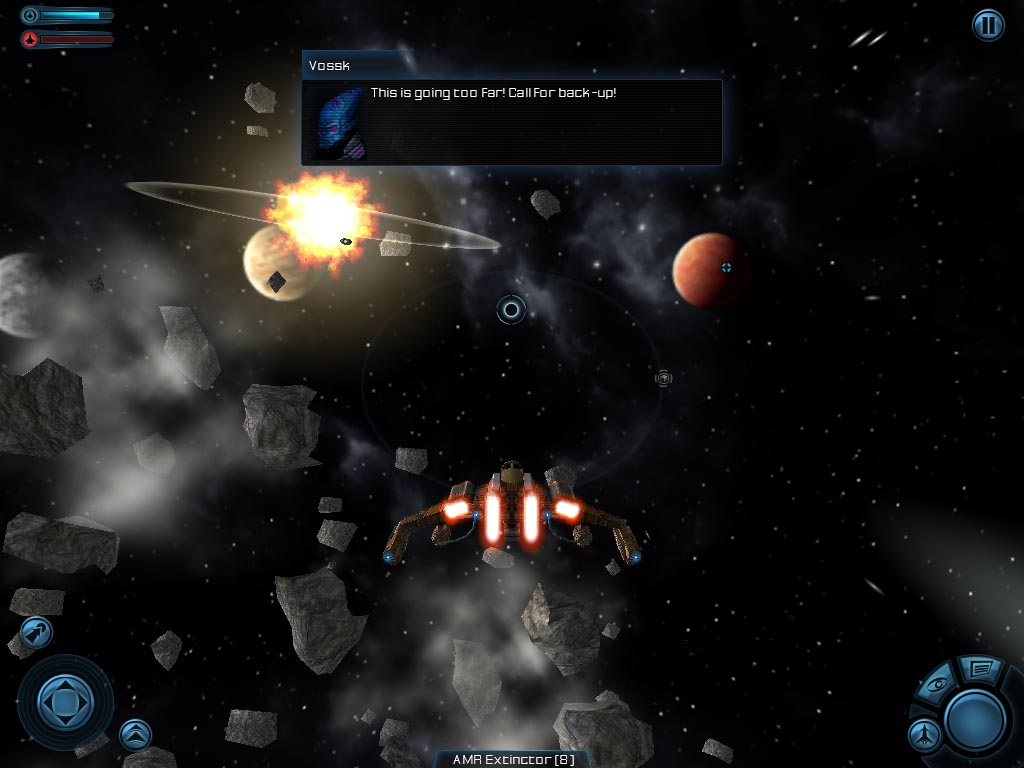Image resolution: width=1024 pixels, height=768 pixels.
Task: Activate the arrow-into-ring icon button
Action: tap(36, 632)
